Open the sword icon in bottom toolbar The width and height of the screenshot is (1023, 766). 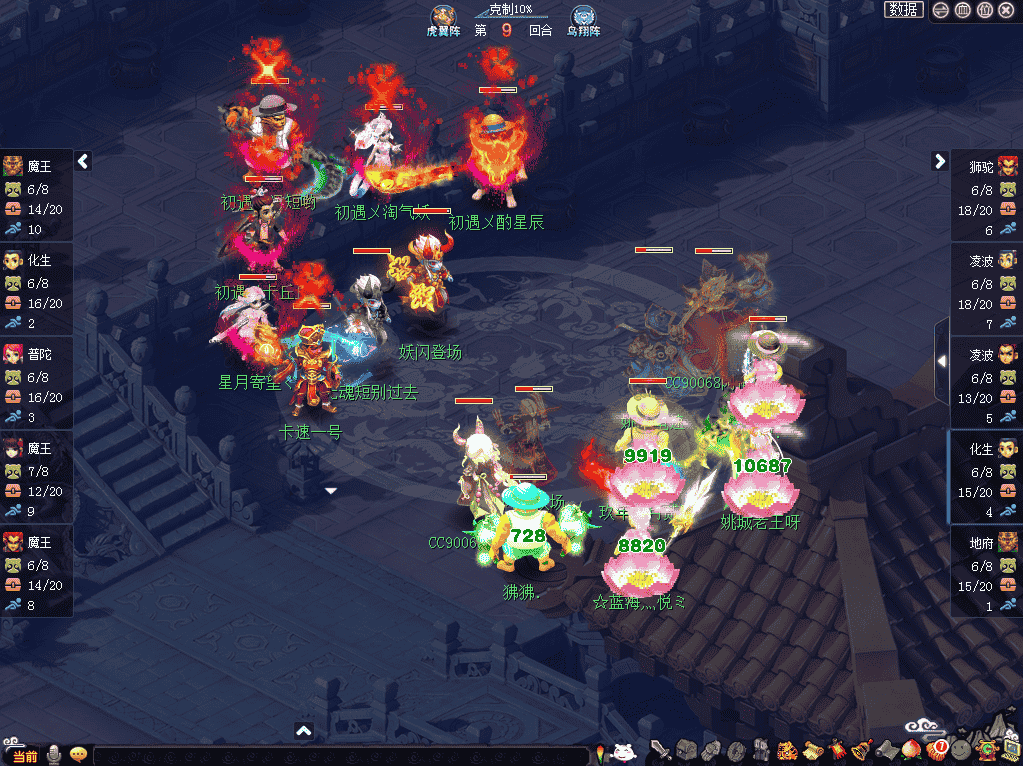pyautogui.click(x=659, y=751)
